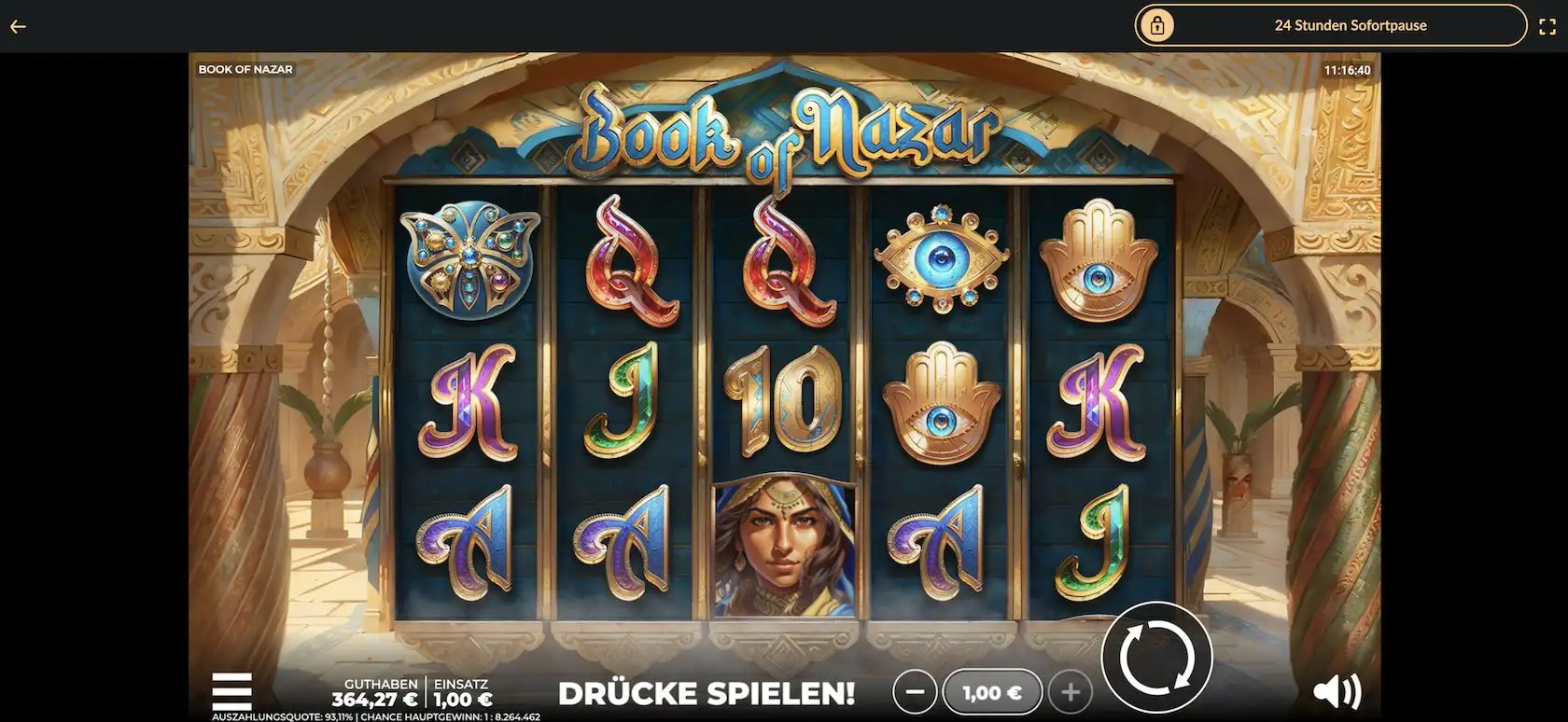Click the BOOK OF NAZAR title label

tap(245, 68)
